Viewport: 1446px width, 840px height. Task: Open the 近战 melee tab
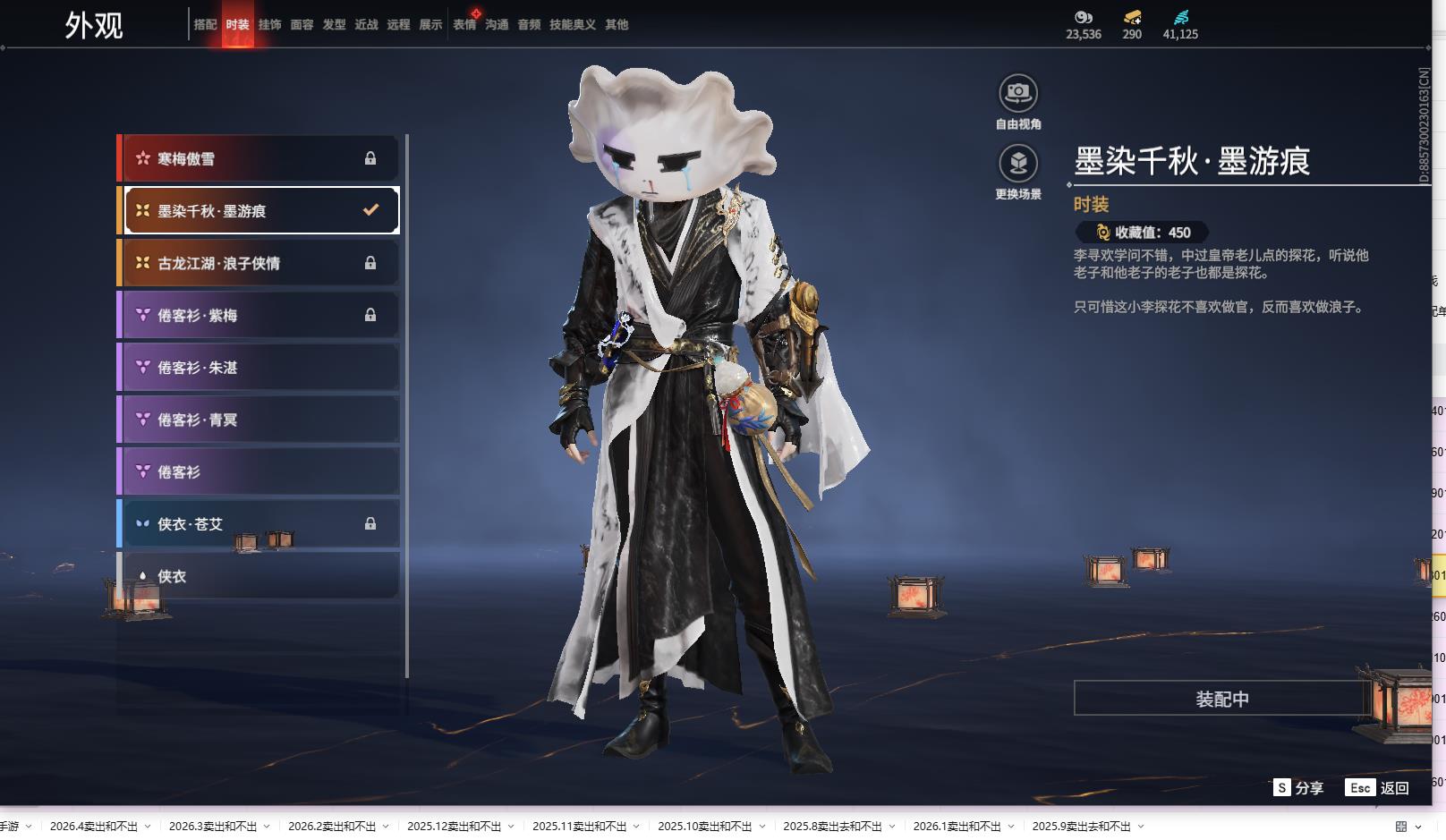tap(366, 25)
